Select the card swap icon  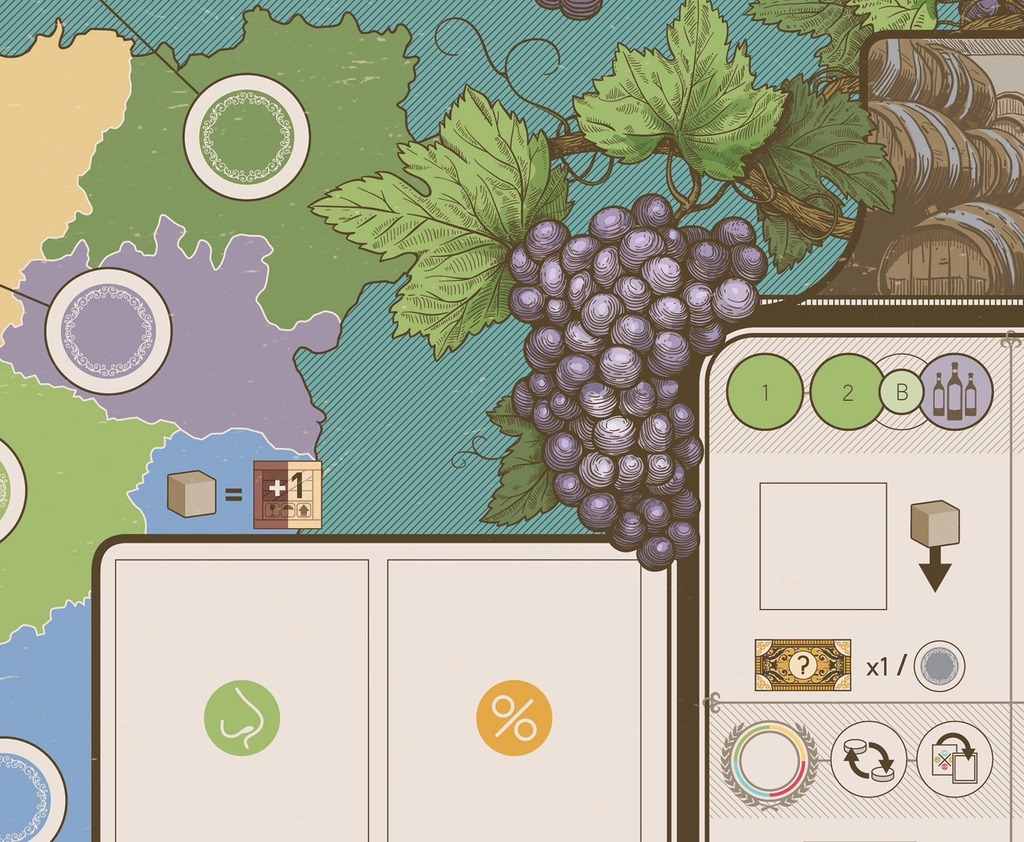coord(954,759)
